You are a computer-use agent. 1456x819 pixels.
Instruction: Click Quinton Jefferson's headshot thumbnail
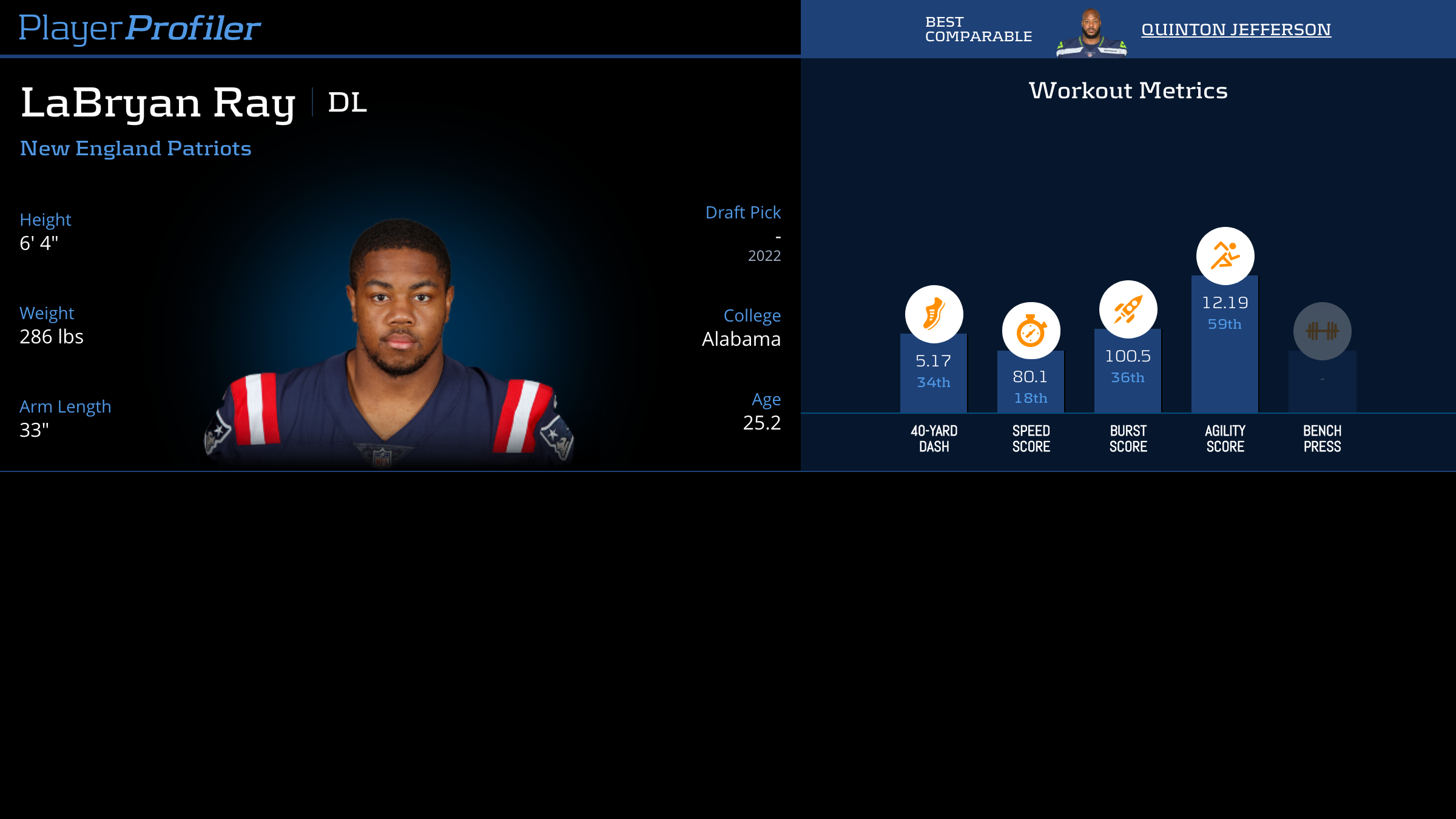pos(1091,33)
